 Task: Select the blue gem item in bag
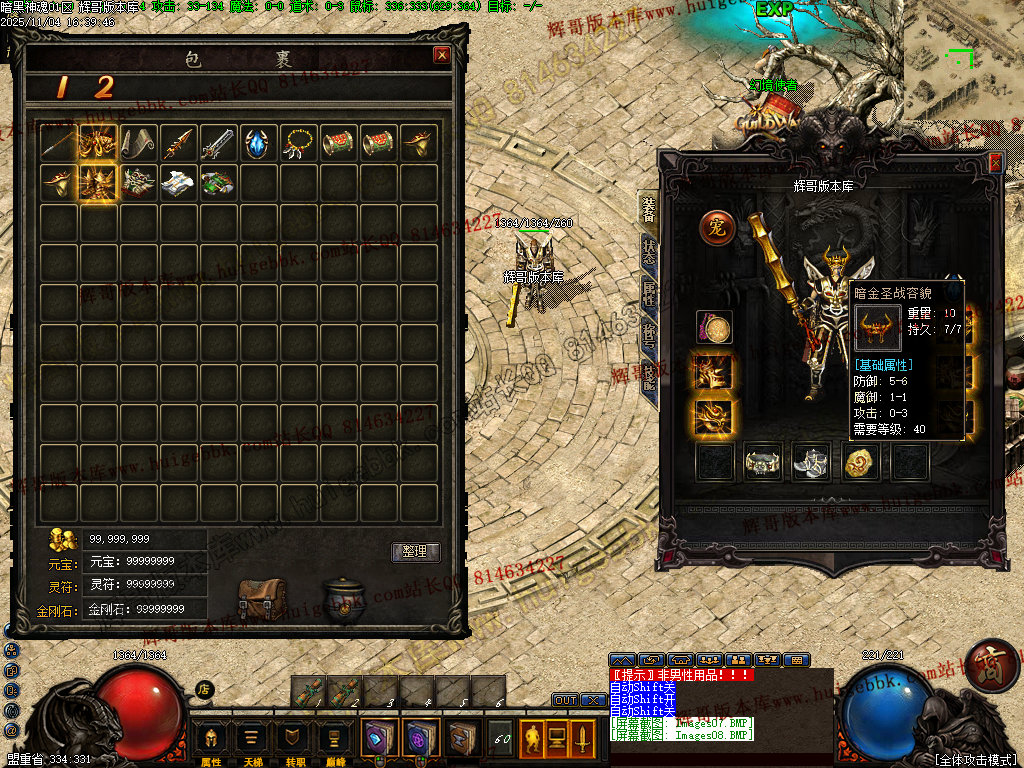click(259, 144)
